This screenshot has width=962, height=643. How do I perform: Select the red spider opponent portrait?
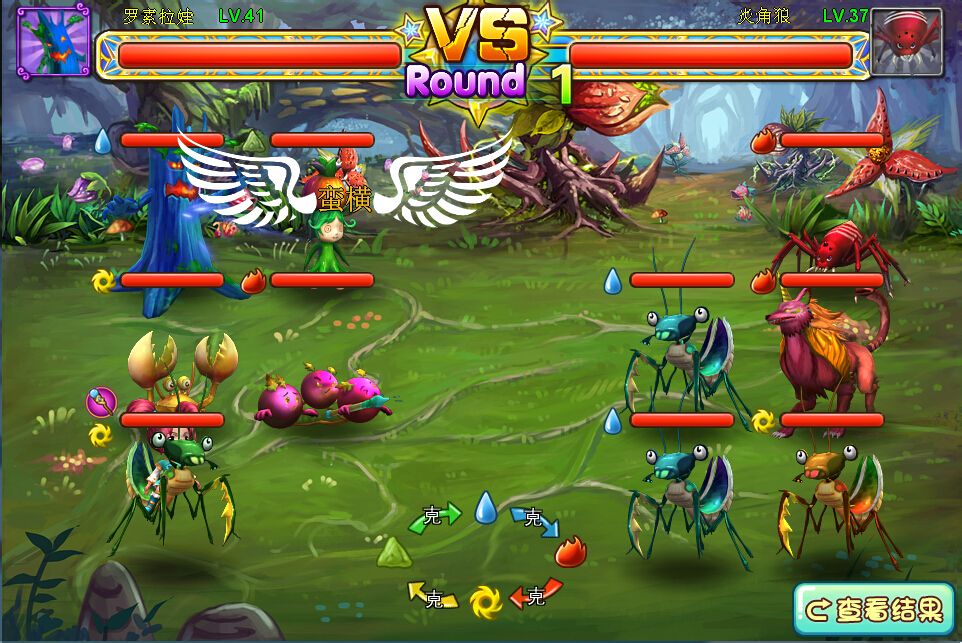906,42
